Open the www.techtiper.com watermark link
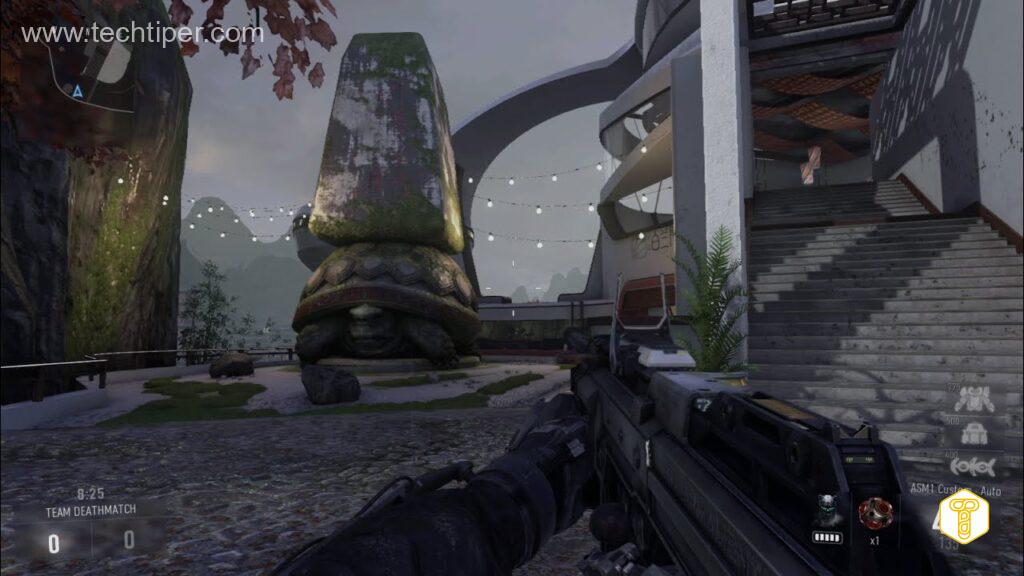Viewport: 1024px width, 576px height. [141, 34]
